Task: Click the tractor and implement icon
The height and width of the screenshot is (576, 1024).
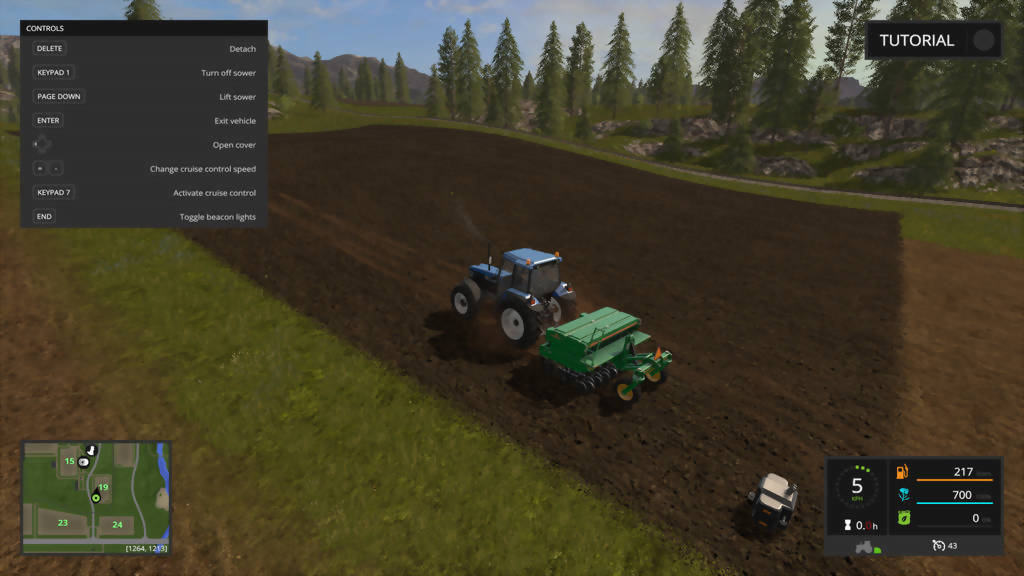Action: 866,546
